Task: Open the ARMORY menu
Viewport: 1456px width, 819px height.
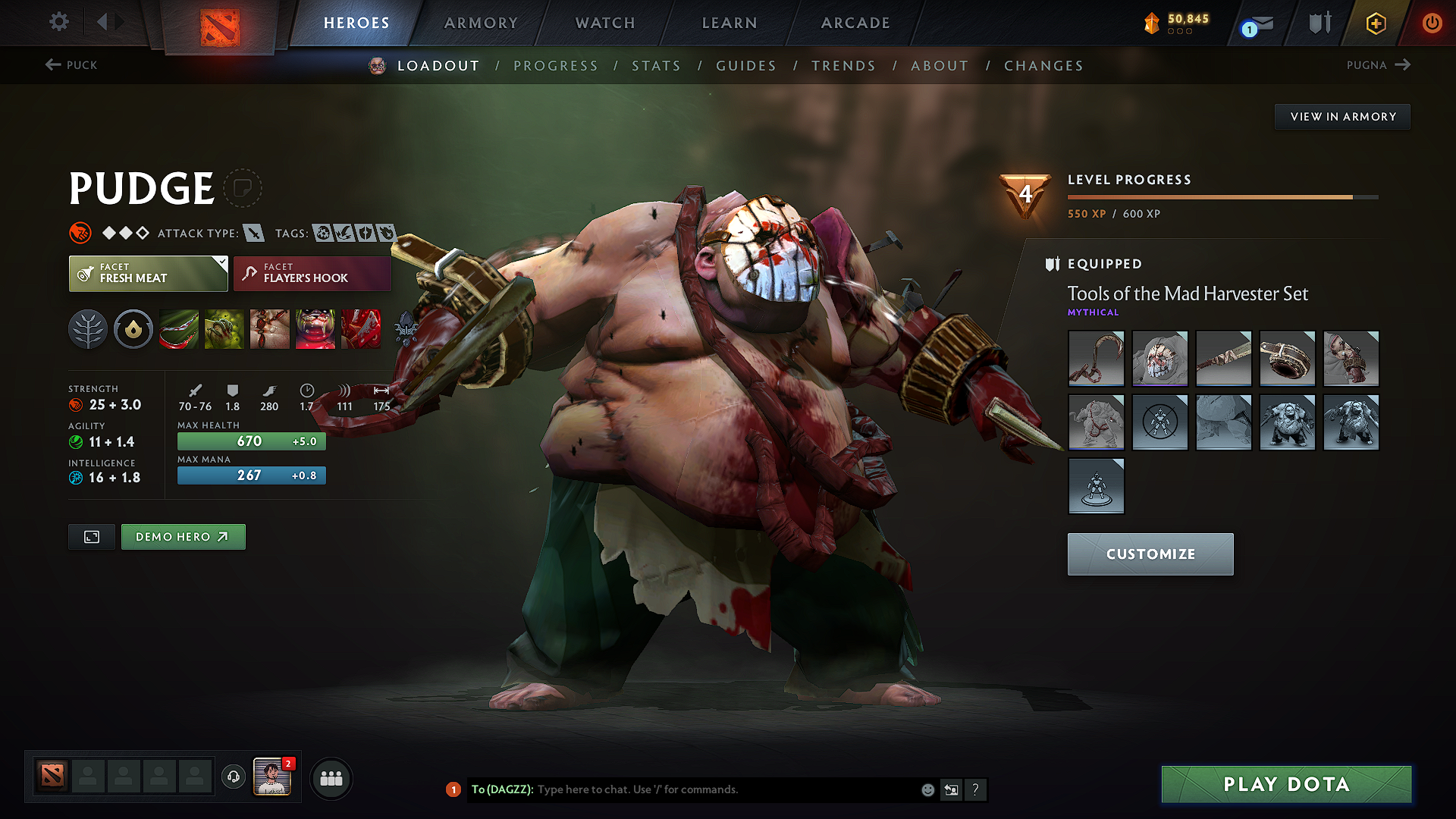Action: (481, 23)
